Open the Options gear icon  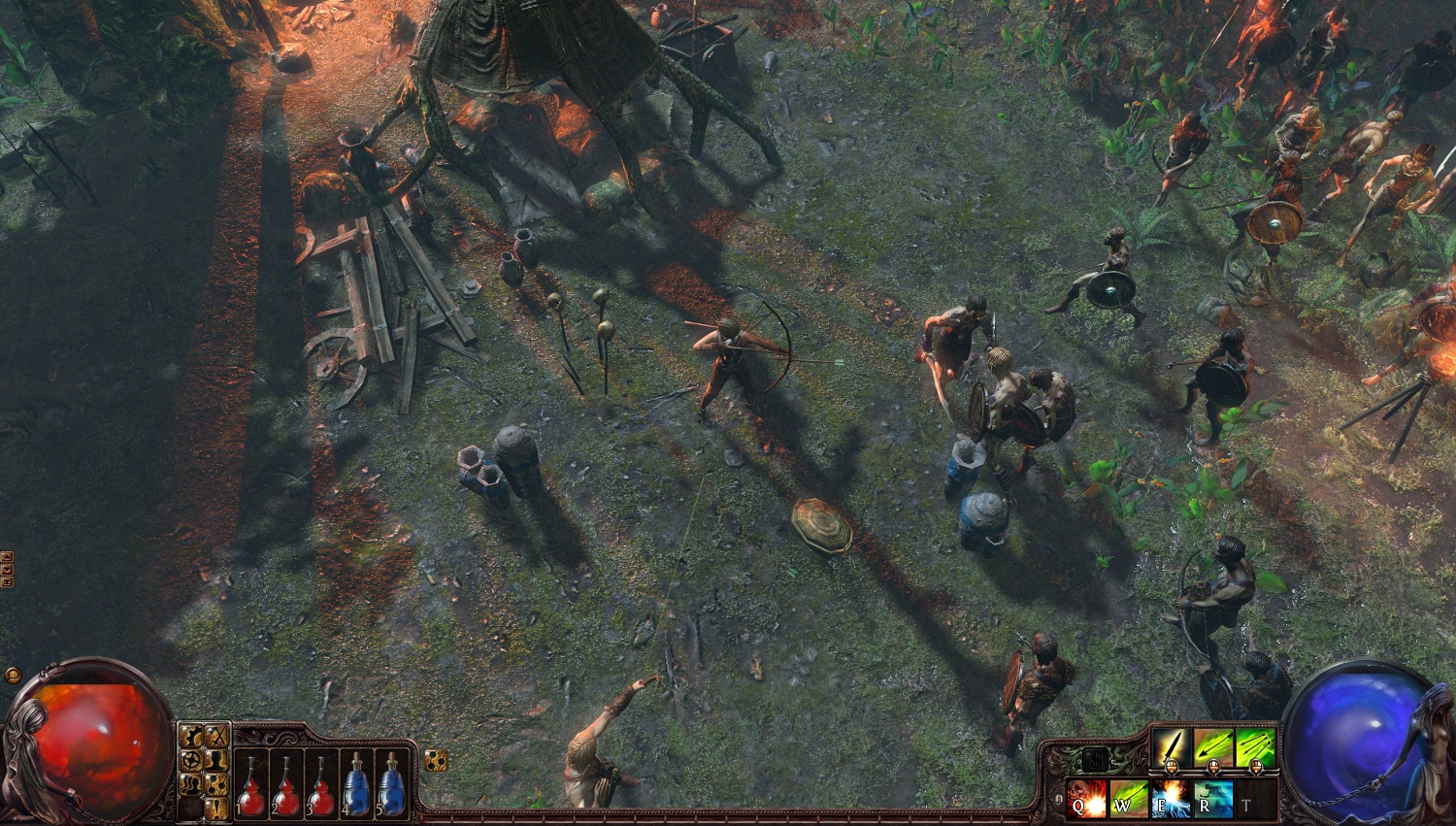191,736
